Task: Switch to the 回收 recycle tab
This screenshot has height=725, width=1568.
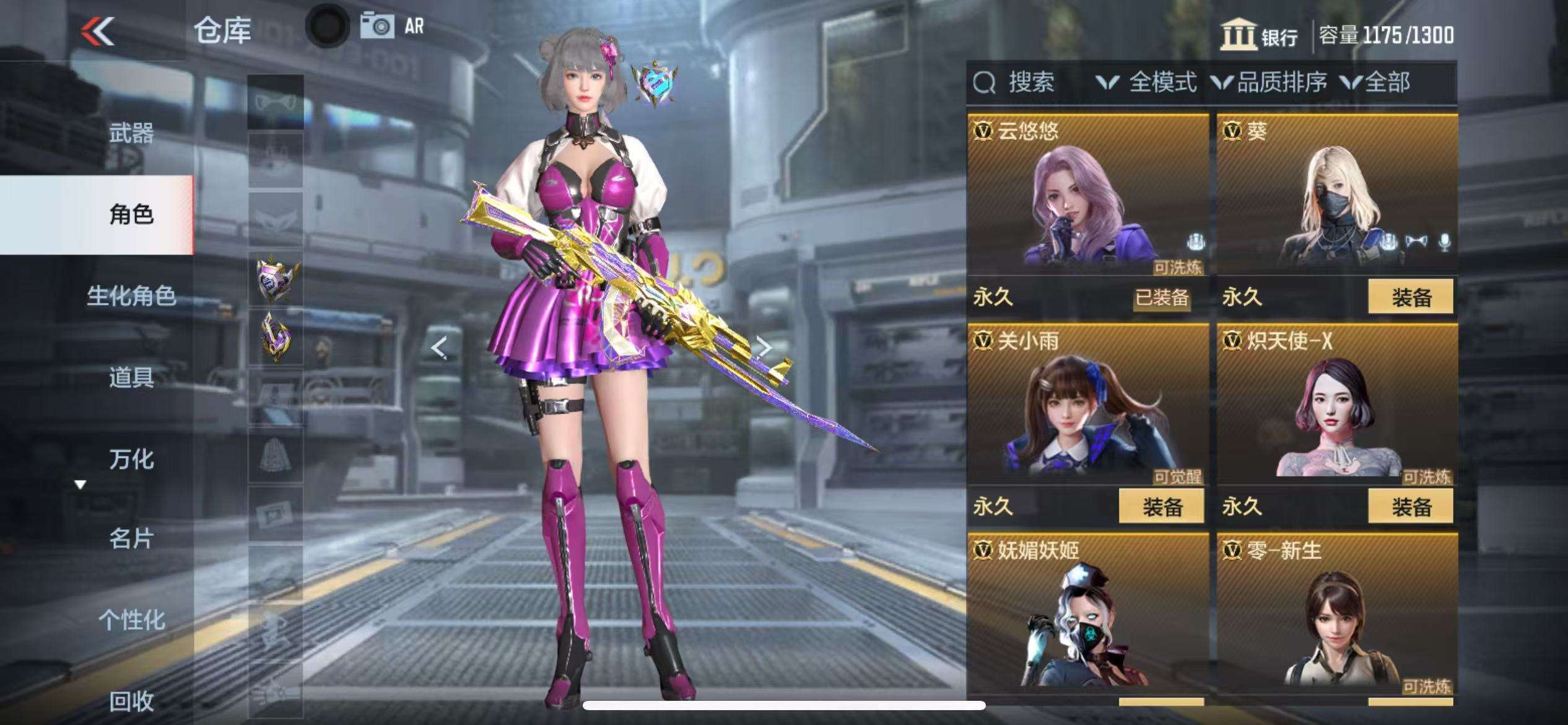Action: pyautogui.click(x=131, y=701)
